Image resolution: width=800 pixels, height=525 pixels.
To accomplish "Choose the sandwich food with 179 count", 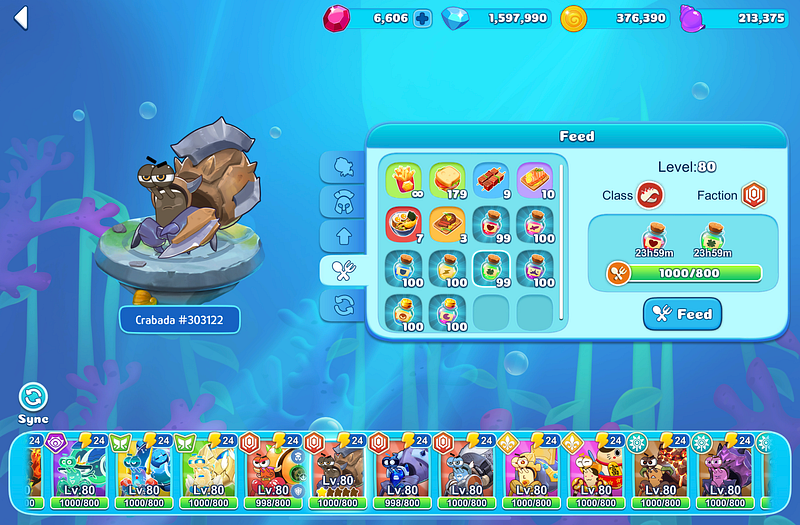I will point(447,180).
